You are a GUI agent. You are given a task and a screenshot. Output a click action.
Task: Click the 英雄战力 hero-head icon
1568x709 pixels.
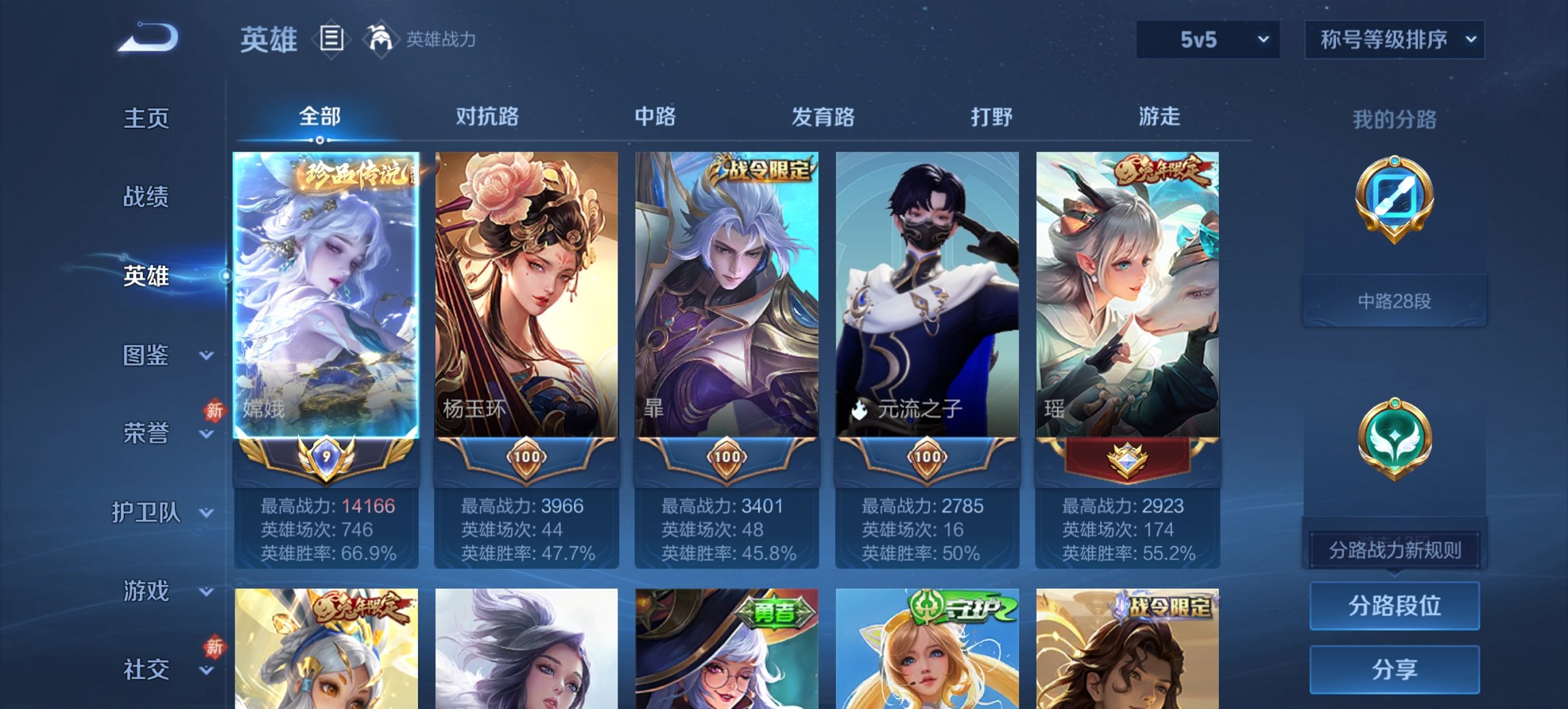[381, 40]
